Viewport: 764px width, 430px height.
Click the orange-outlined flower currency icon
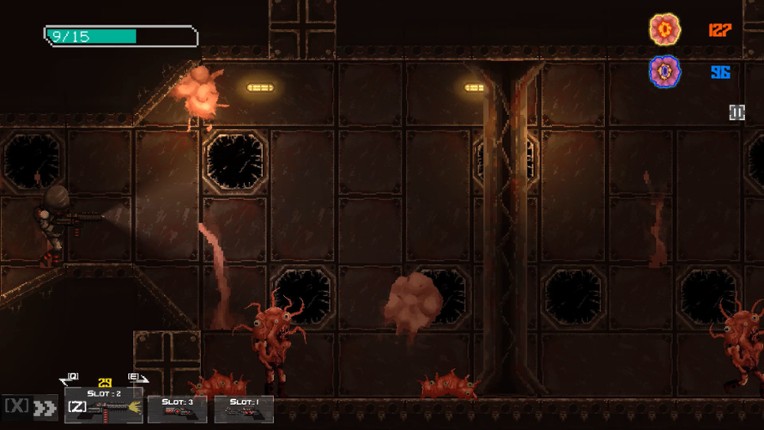(x=665, y=30)
